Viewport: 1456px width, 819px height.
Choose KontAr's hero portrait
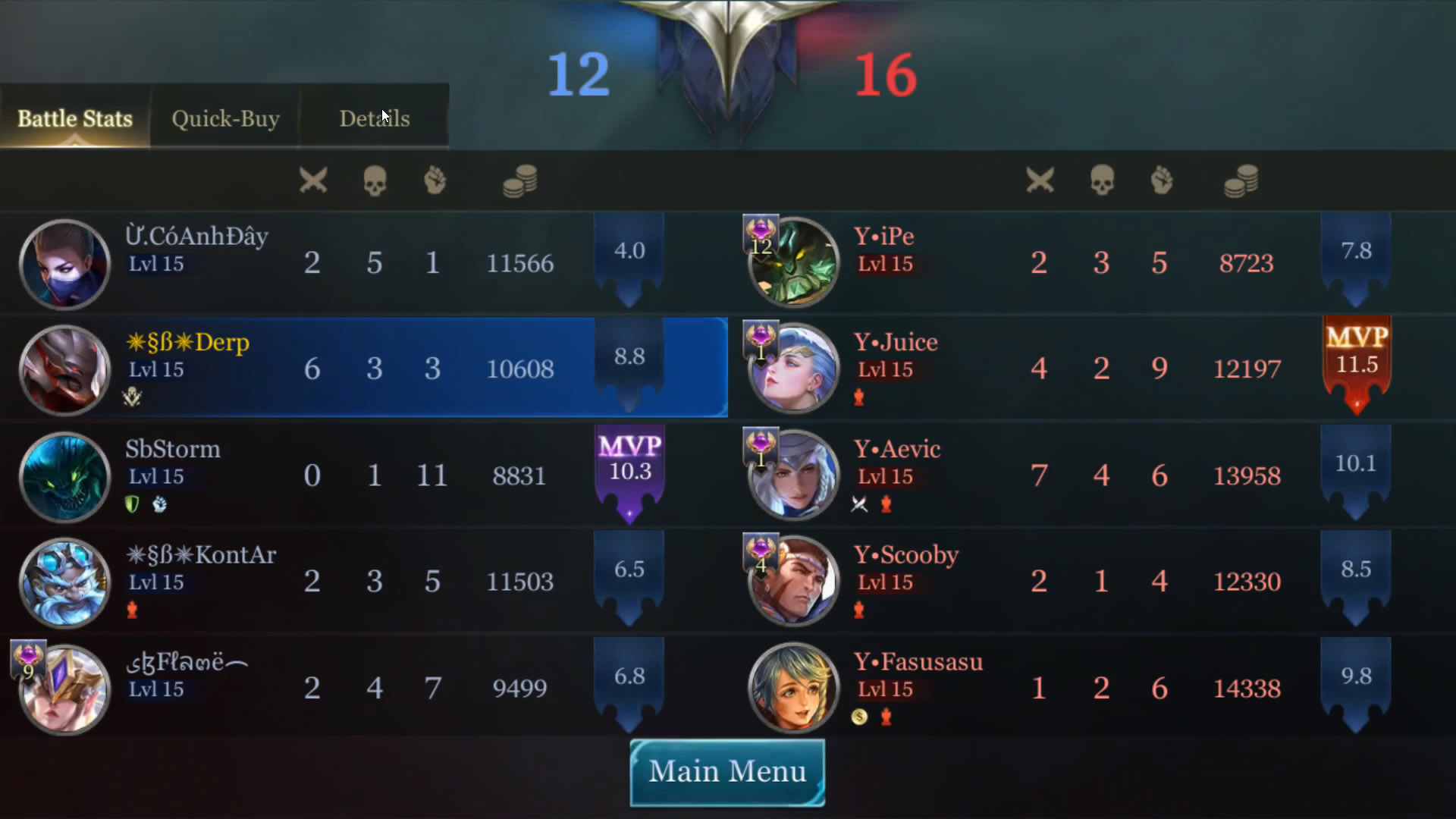coord(64,582)
